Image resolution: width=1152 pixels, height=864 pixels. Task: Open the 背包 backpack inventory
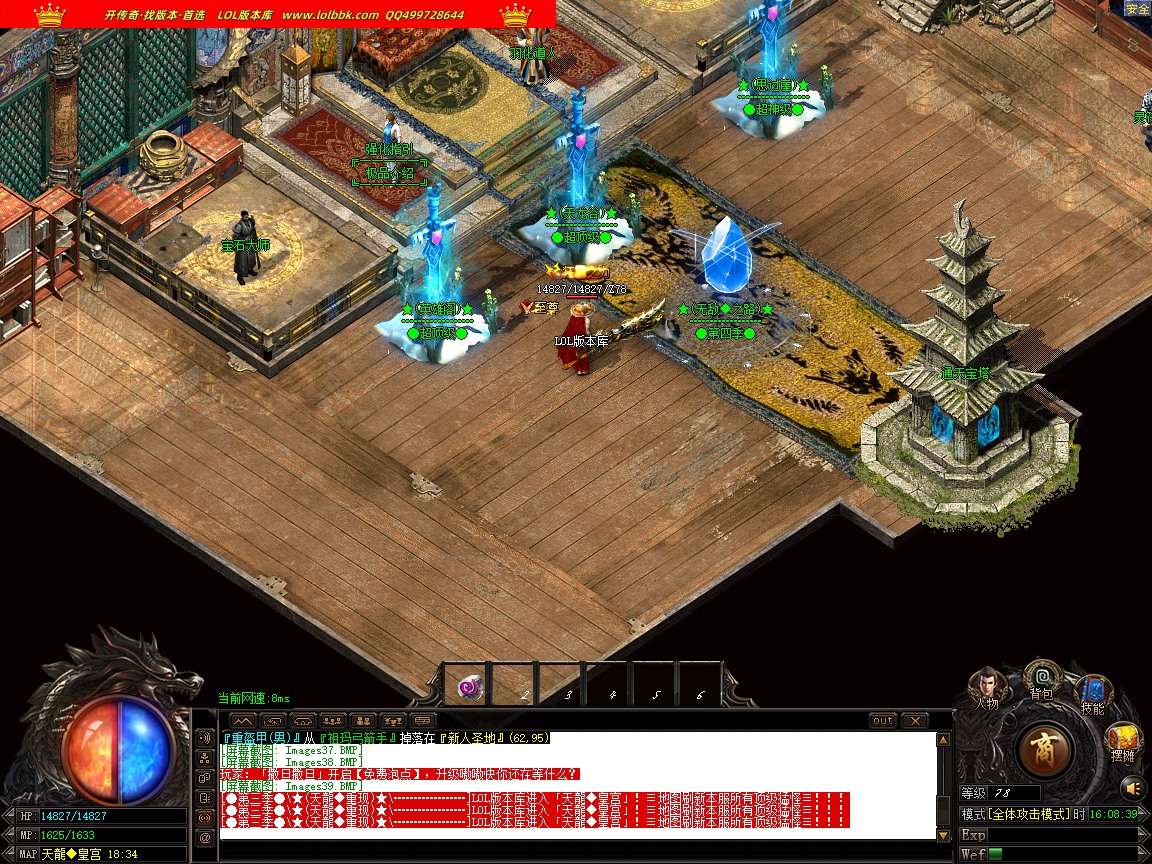[1042, 678]
